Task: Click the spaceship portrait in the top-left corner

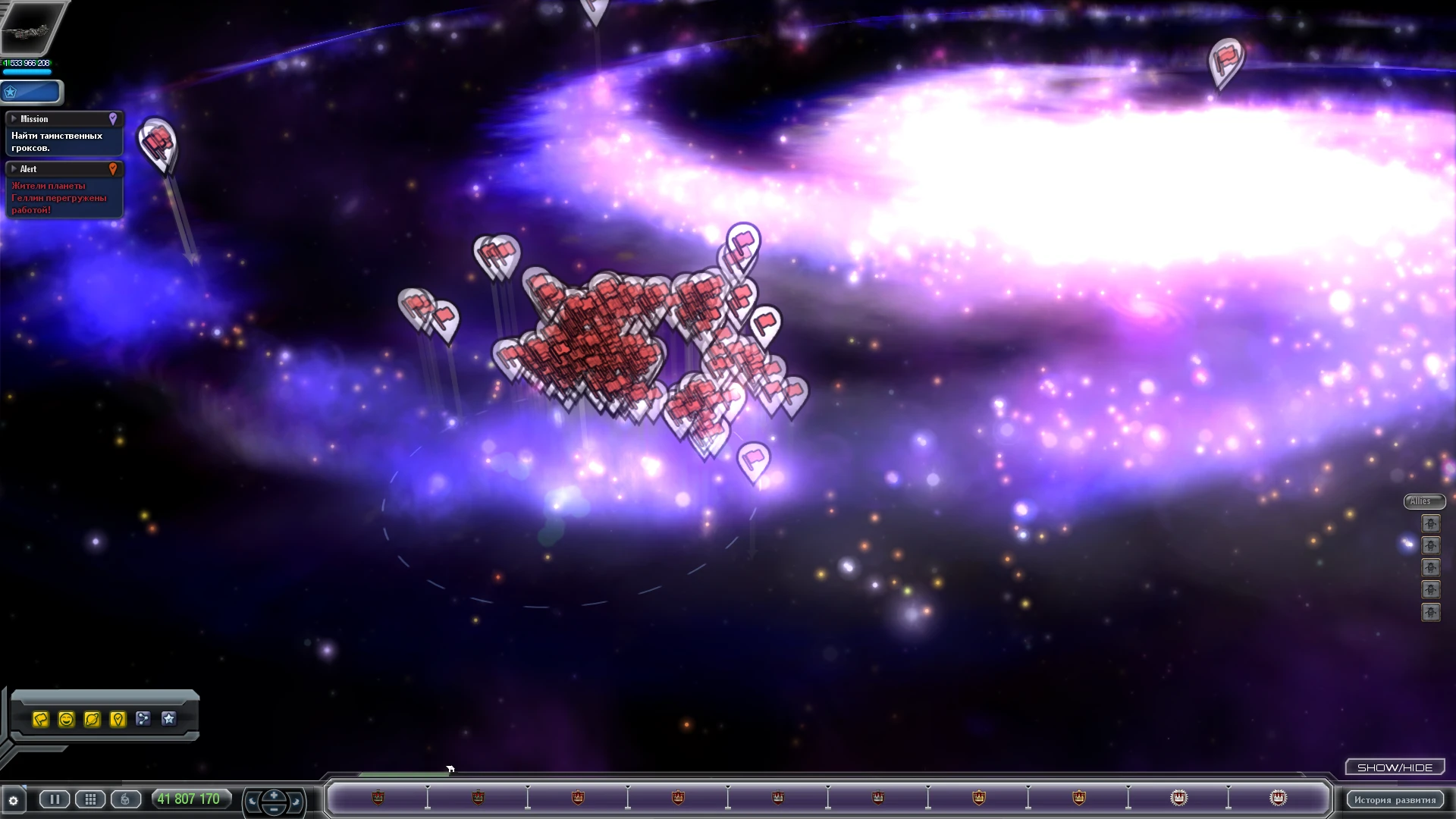Action: click(x=32, y=27)
